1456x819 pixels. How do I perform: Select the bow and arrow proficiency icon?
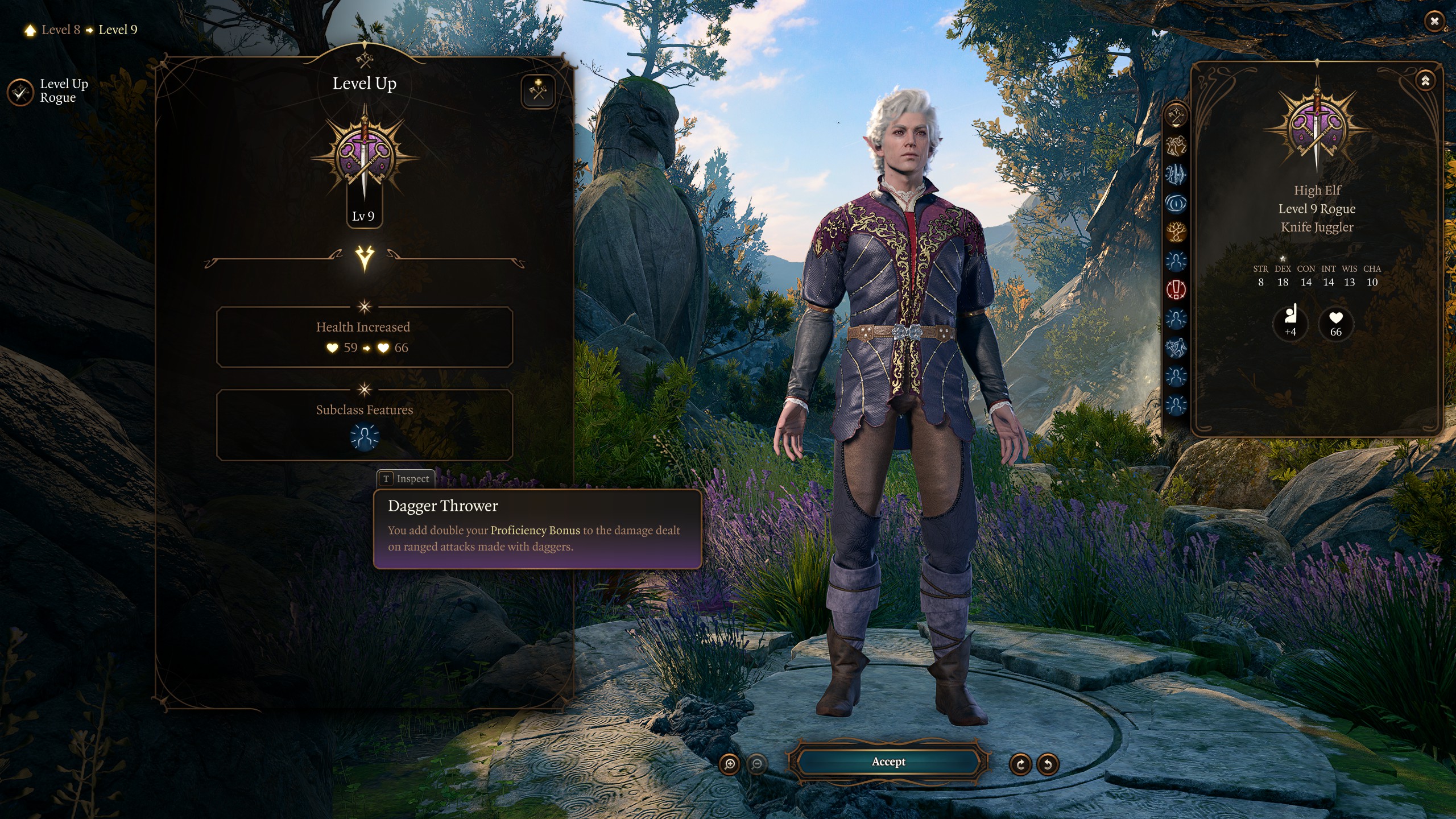coord(1176,174)
